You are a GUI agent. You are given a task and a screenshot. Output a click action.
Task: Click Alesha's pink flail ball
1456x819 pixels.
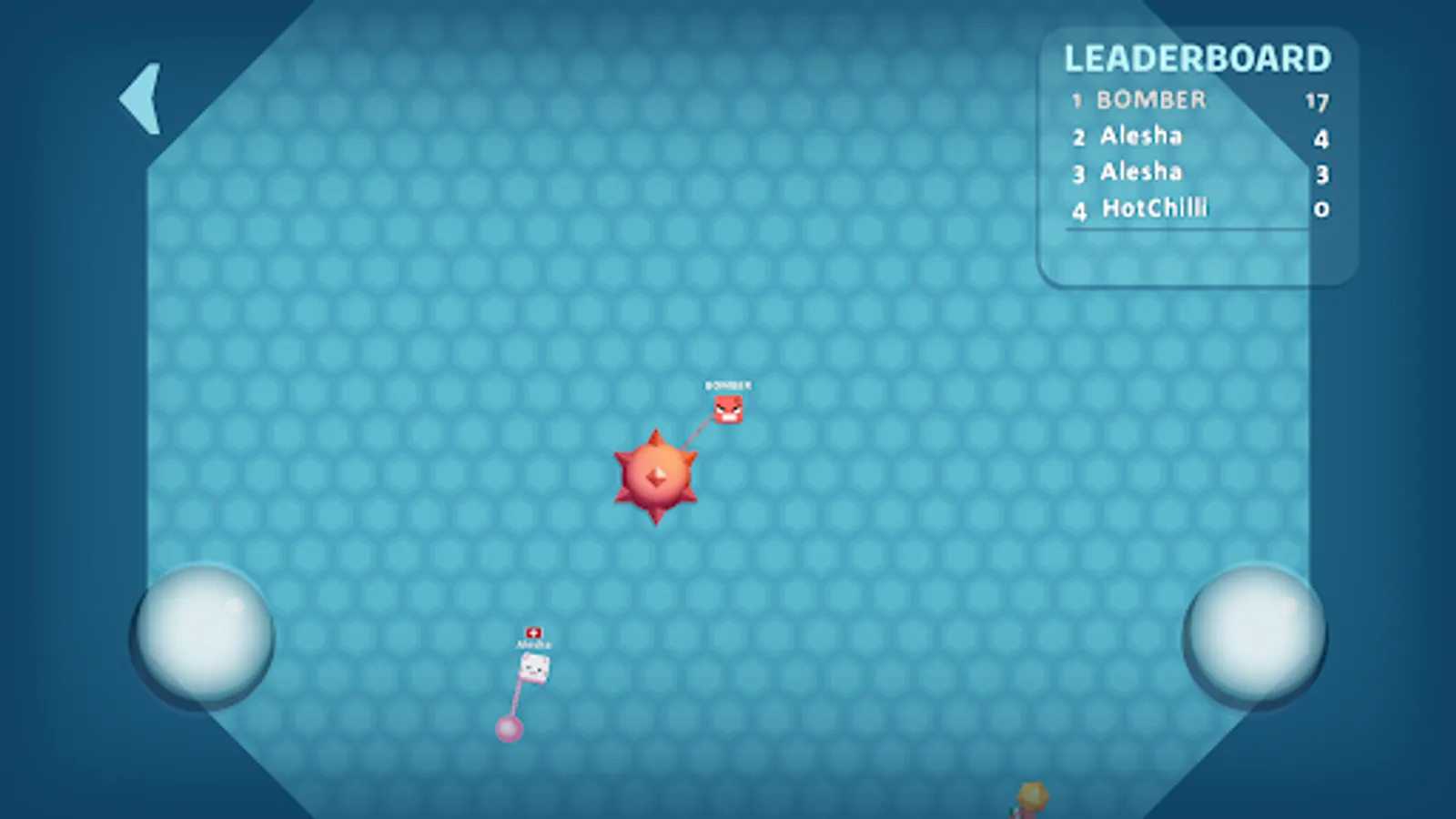511,727
